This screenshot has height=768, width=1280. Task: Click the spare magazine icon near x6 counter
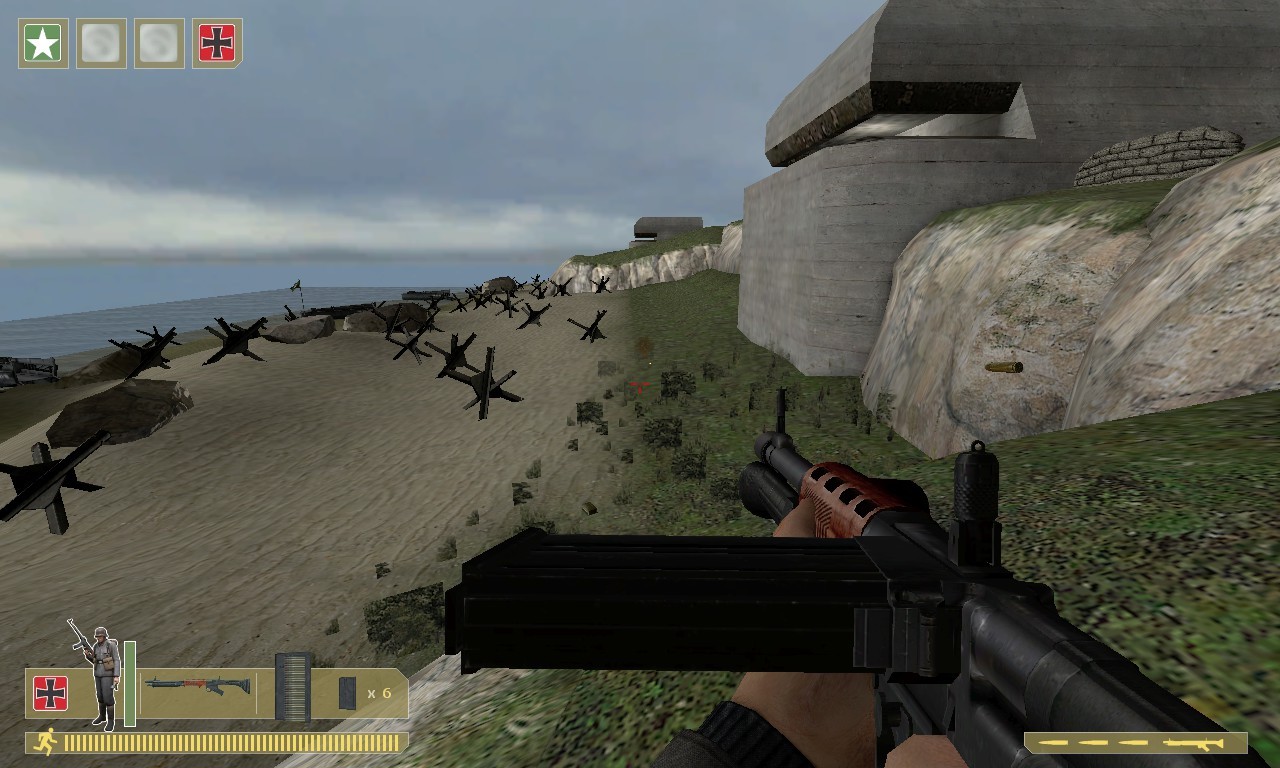pyautogui.click(x=346, y=694)
